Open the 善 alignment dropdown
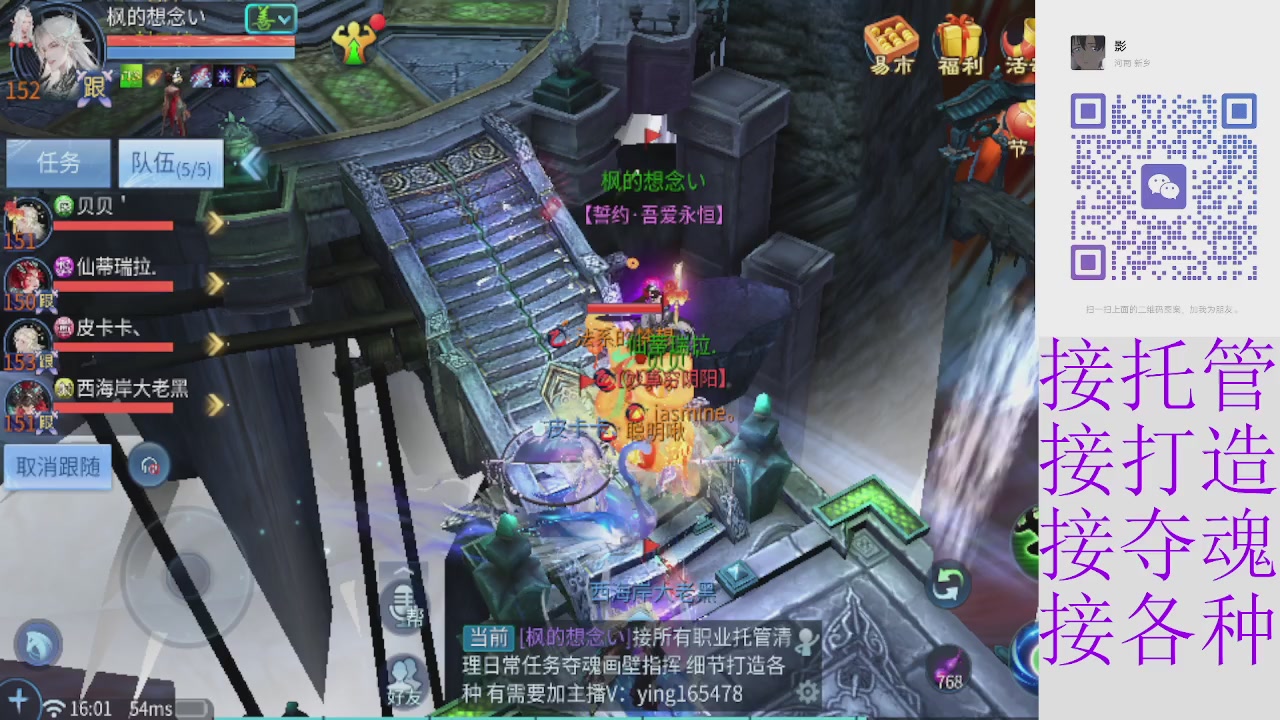This screenshot has height=720, width=1280. tap(273, 18)
